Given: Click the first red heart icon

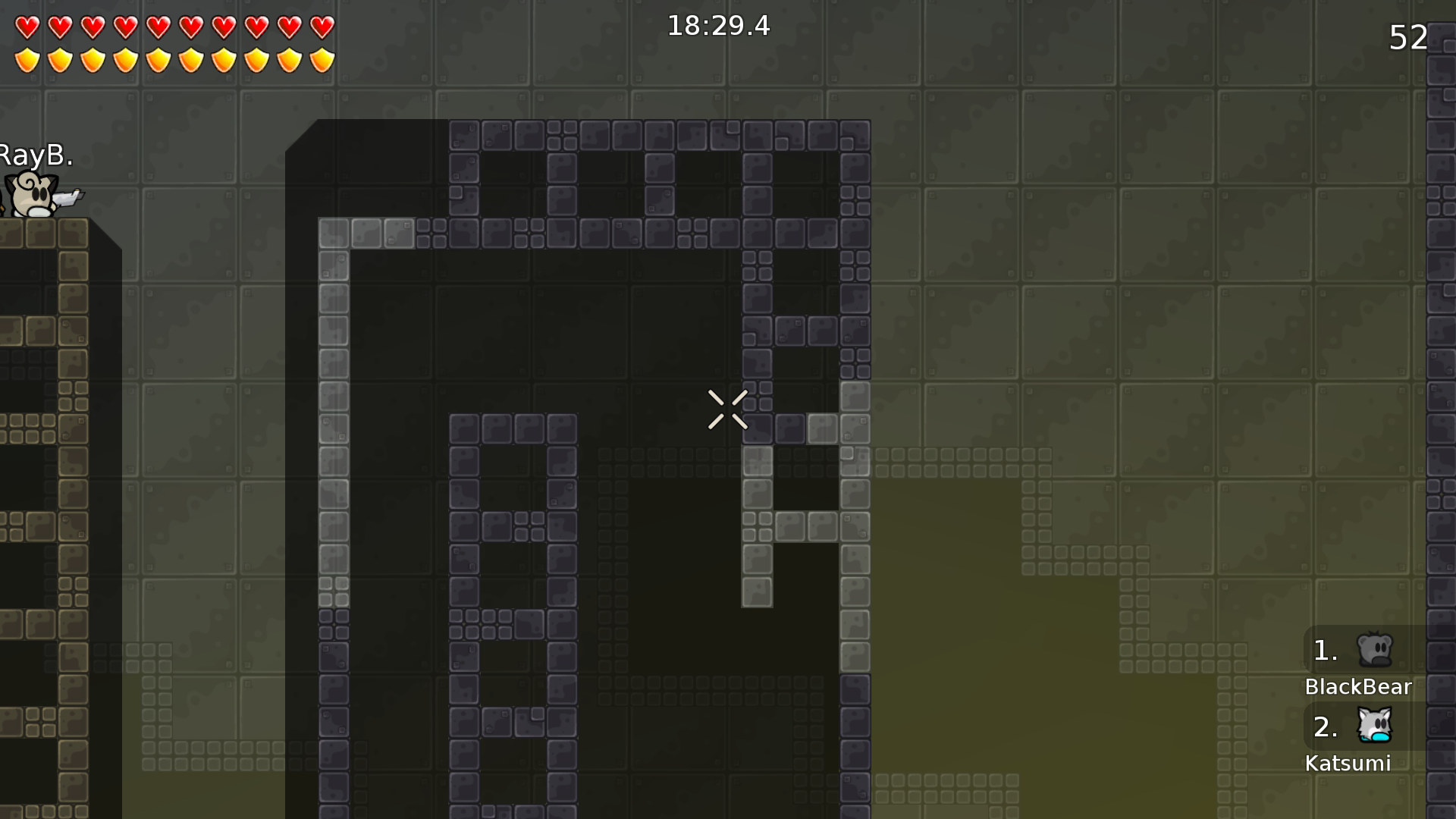Looking at the screenshot, I should pyautogui.click(x=27, y=26).
